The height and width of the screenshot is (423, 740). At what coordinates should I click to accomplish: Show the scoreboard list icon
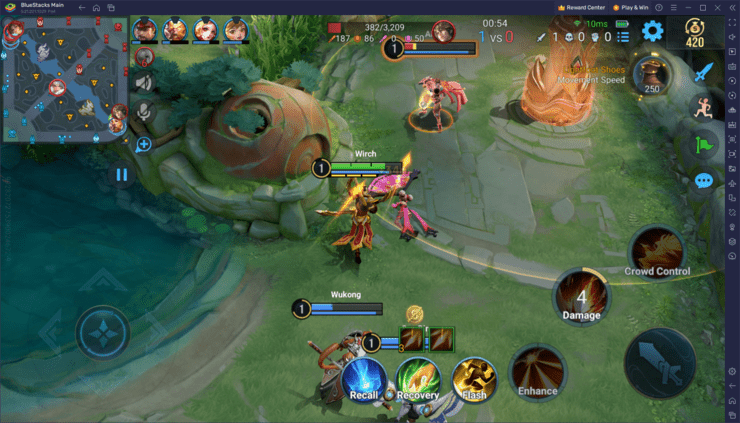point(622,37)
